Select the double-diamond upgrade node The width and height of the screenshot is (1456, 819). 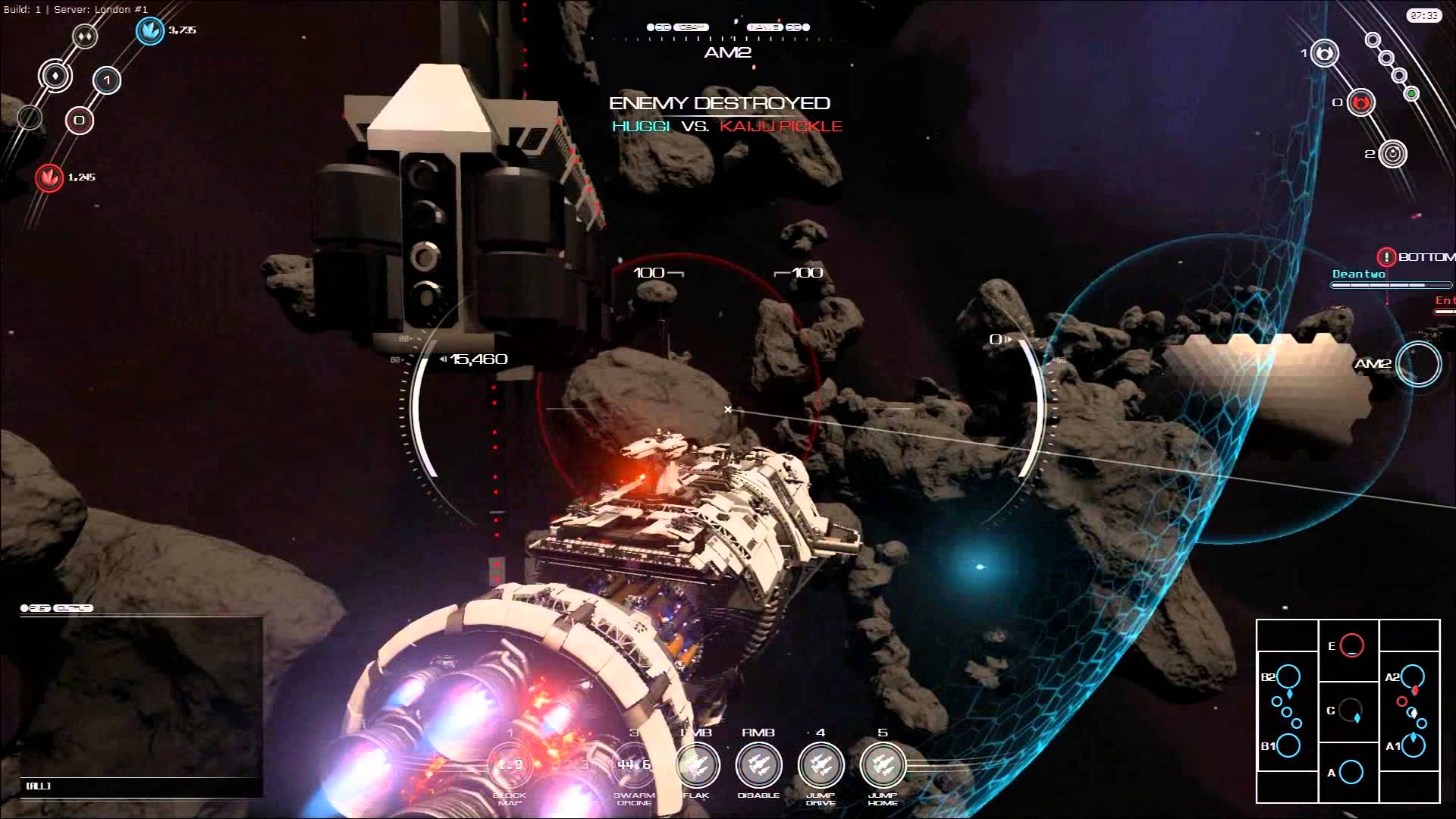85,36
